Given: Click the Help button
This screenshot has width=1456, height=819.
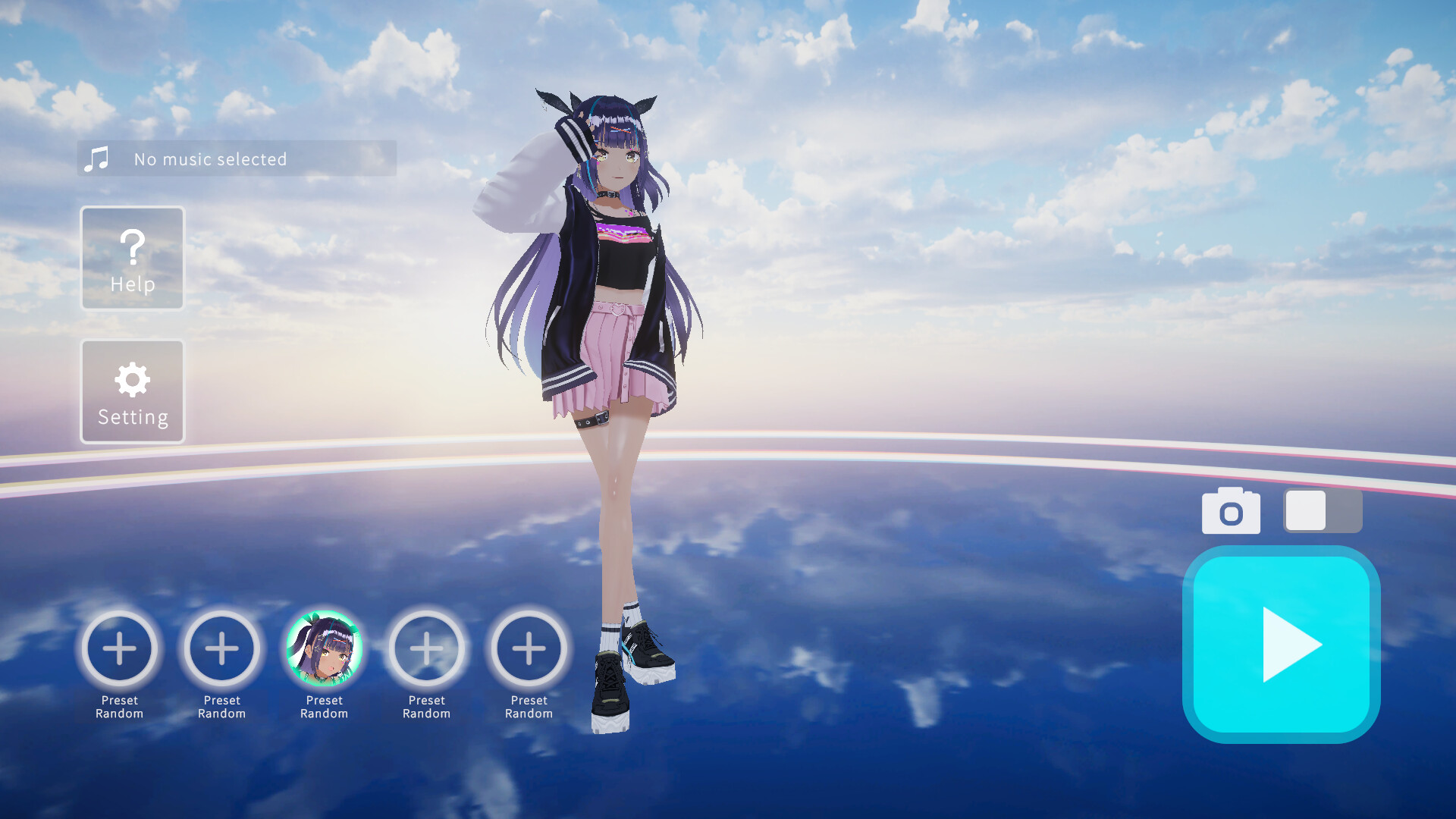Looking at the screenshot, I should click(132, 258).
